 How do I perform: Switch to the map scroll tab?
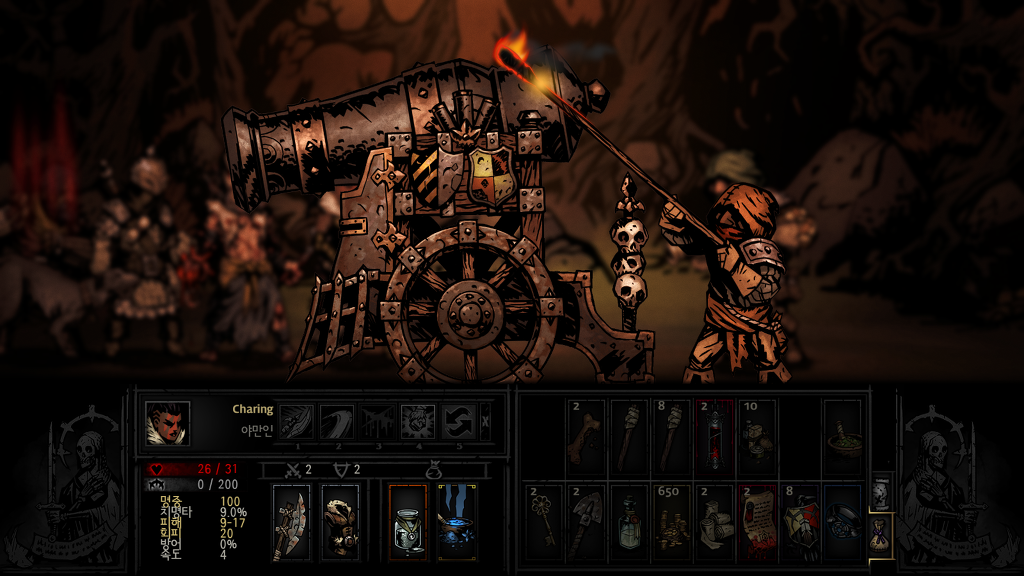pyautogui.click(x=880, y=492)
